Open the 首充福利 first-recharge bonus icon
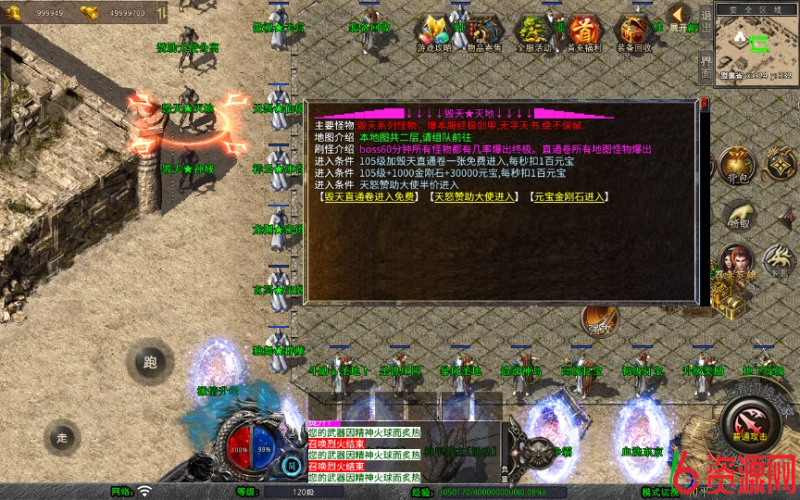800x500 pixels. 585,32
